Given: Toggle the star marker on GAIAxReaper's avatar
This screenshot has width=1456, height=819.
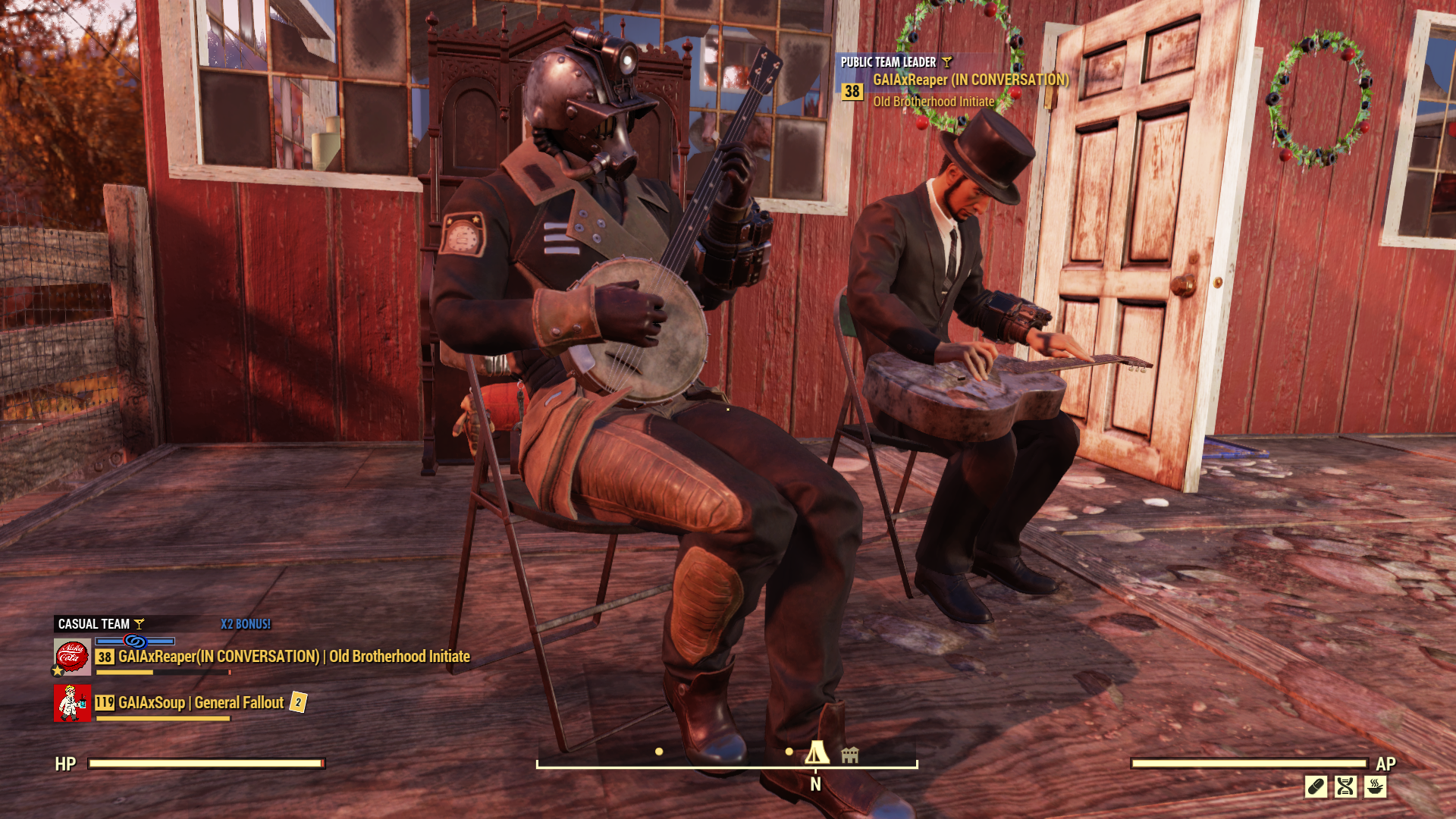Looking at the screenshot, I should click(x=56, y=671).
